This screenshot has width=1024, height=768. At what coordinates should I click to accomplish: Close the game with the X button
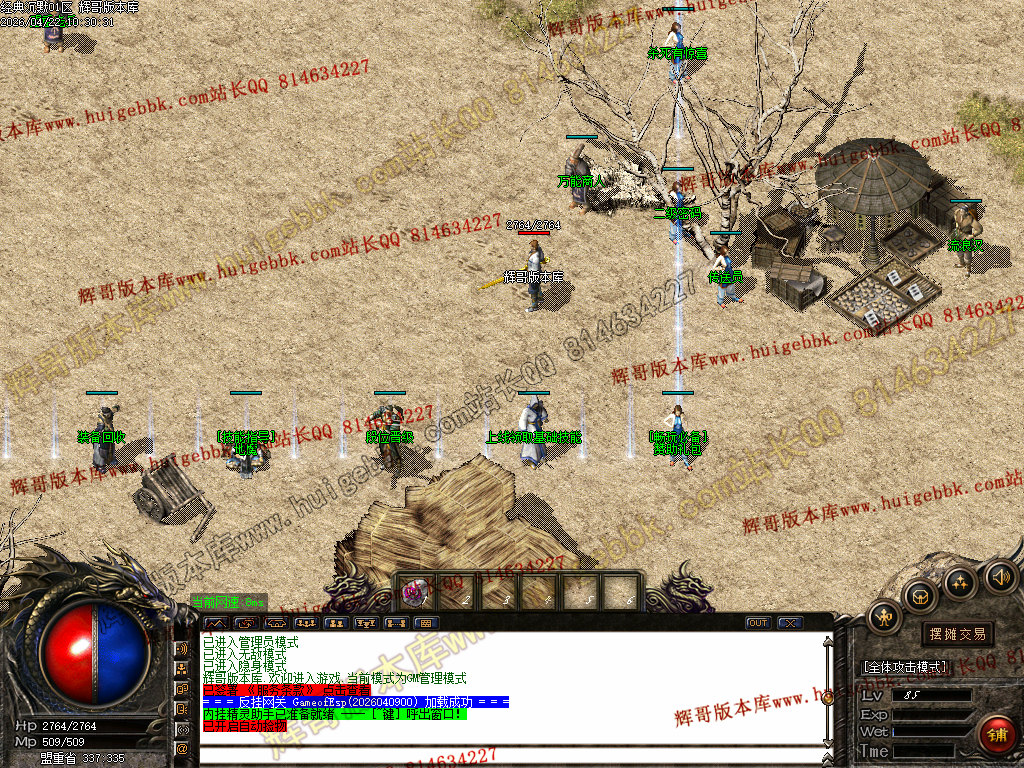790,623
